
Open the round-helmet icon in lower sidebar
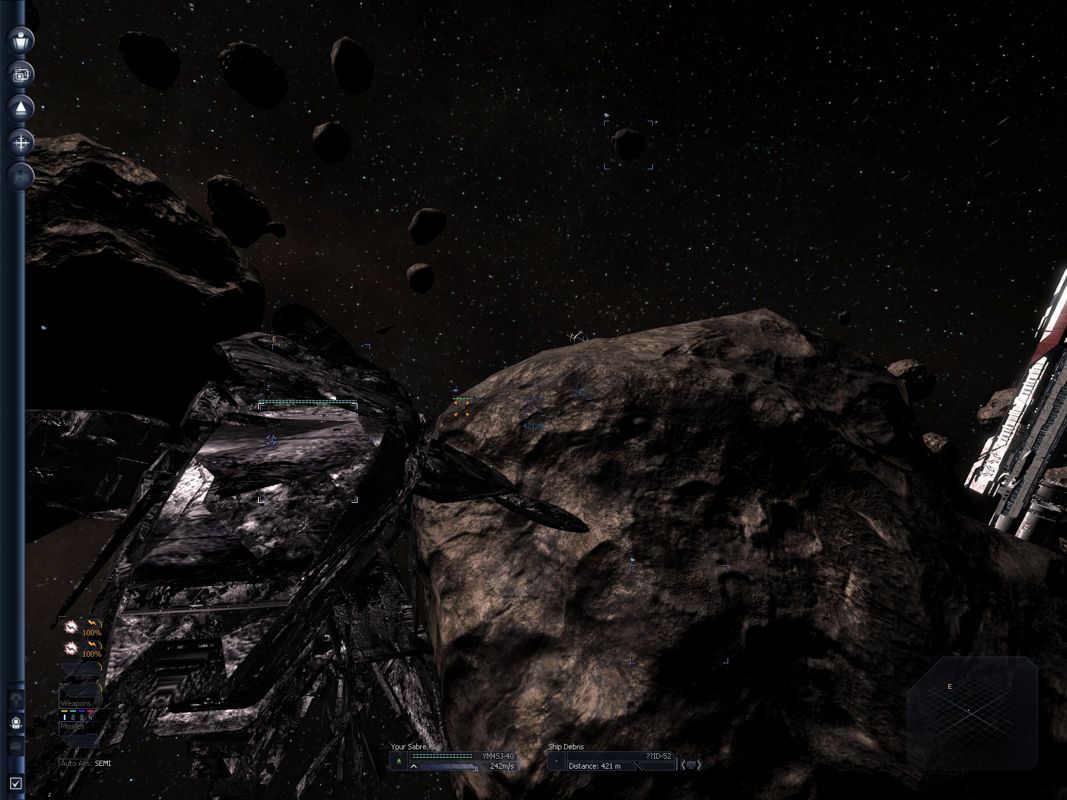coord(16,722)
